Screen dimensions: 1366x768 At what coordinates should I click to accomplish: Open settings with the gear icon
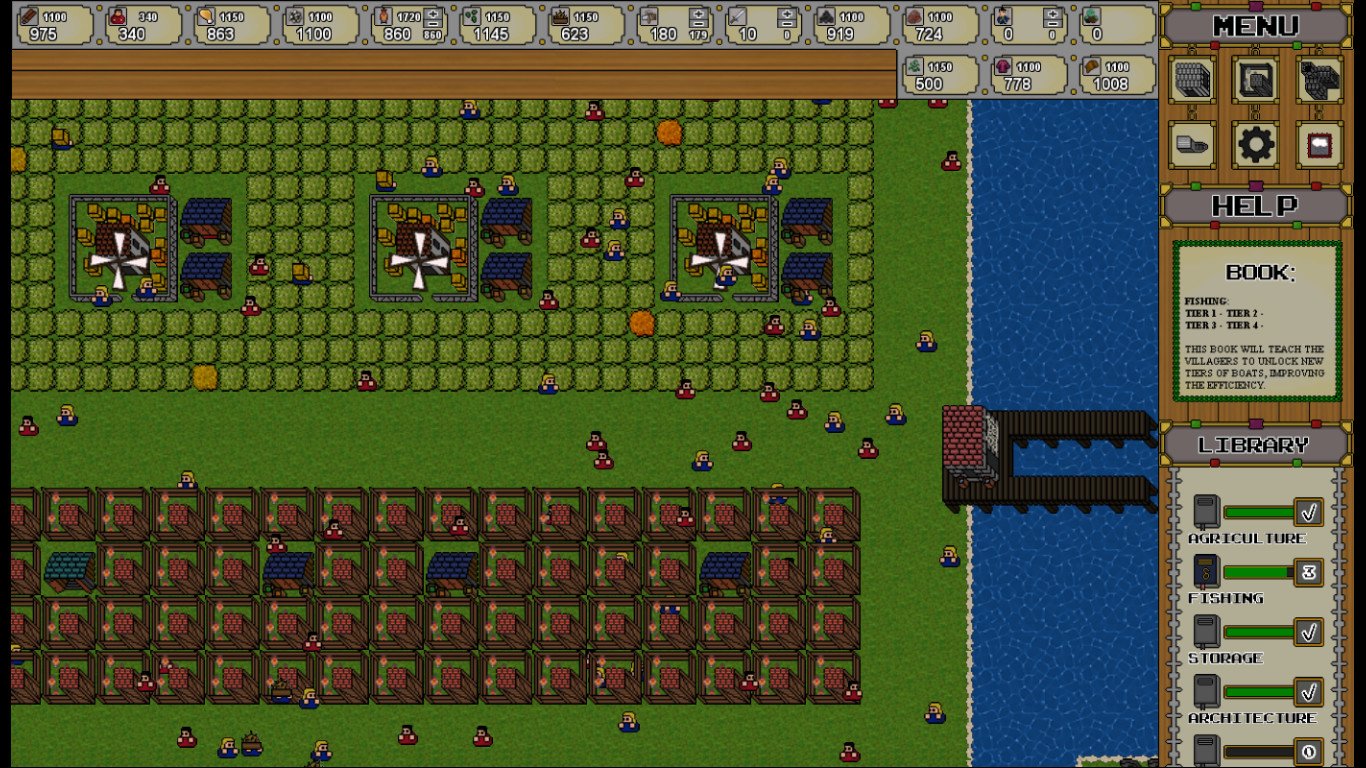1256,146
